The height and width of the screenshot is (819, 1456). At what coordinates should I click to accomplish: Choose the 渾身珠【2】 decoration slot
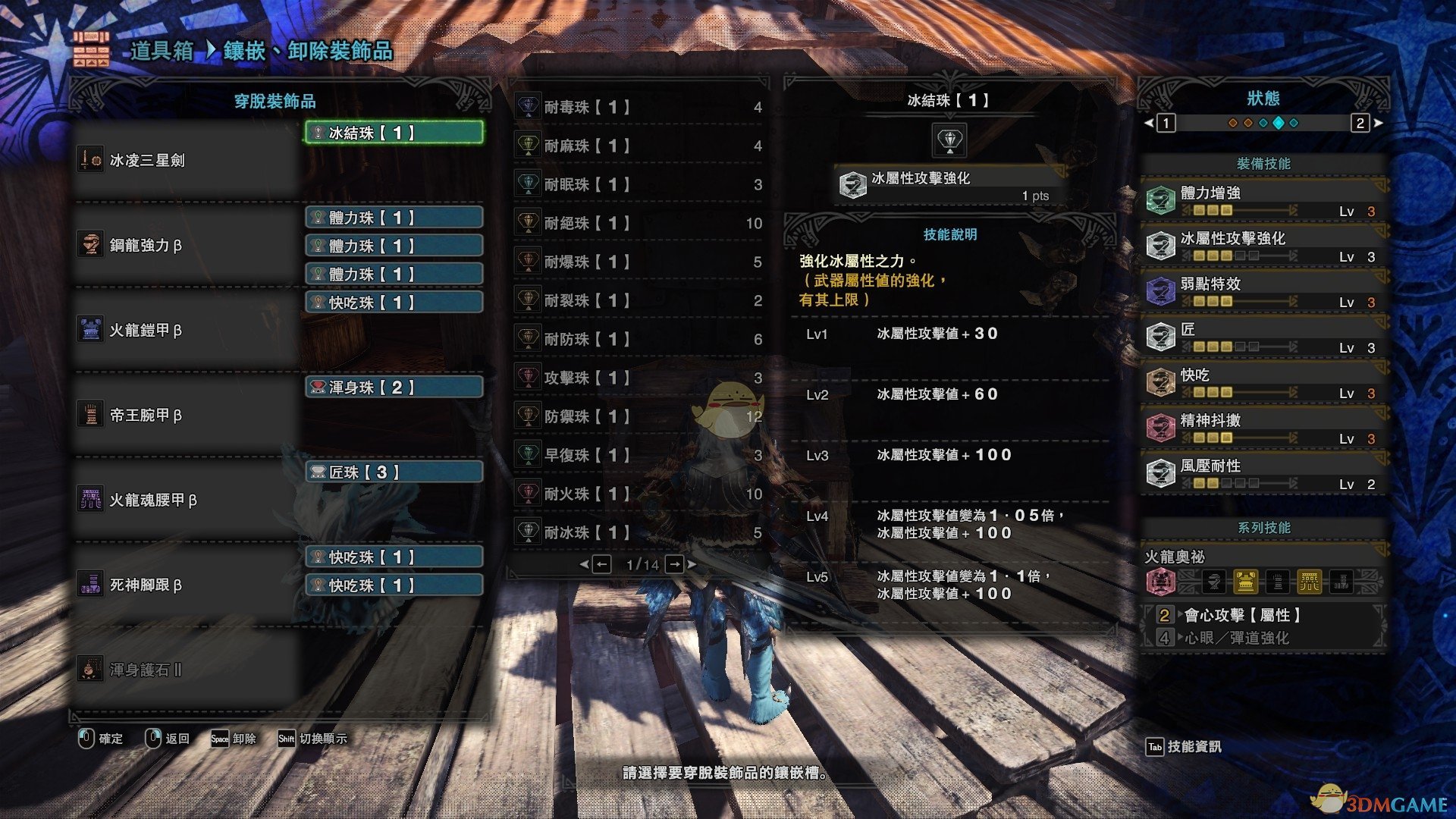(394, 388)
